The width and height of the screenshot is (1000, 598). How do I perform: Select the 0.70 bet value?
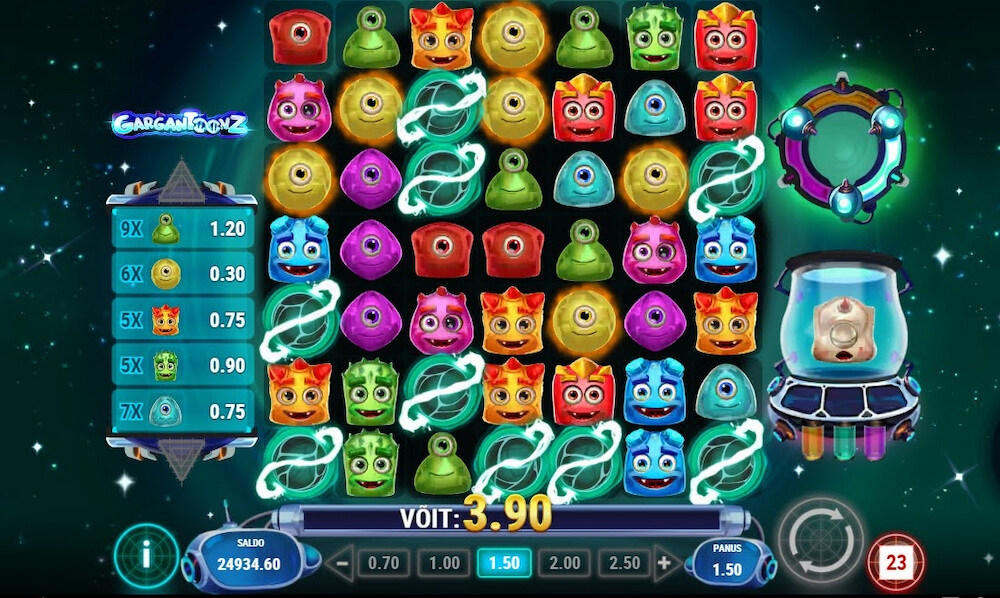coord(382,563)
